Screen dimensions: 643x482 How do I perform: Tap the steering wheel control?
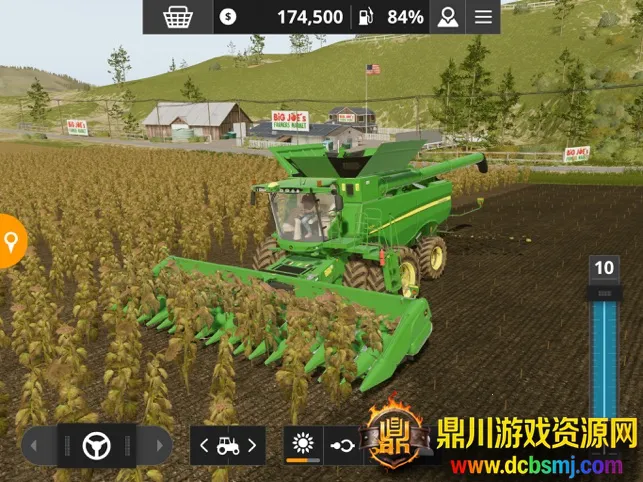pos(96,445)
